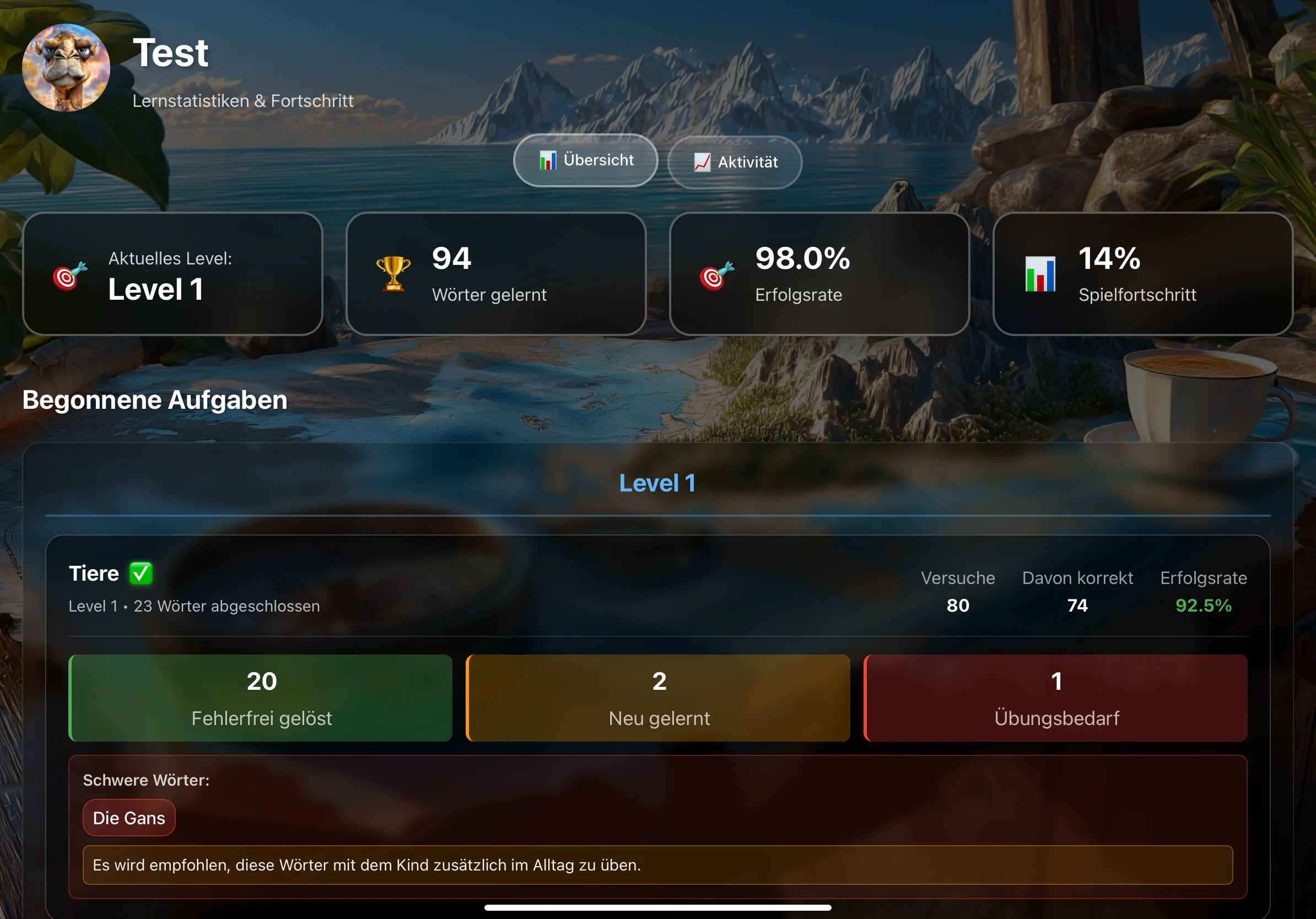
Task: Select the Aktuelles Level card
Action: (x=172, y=274)
